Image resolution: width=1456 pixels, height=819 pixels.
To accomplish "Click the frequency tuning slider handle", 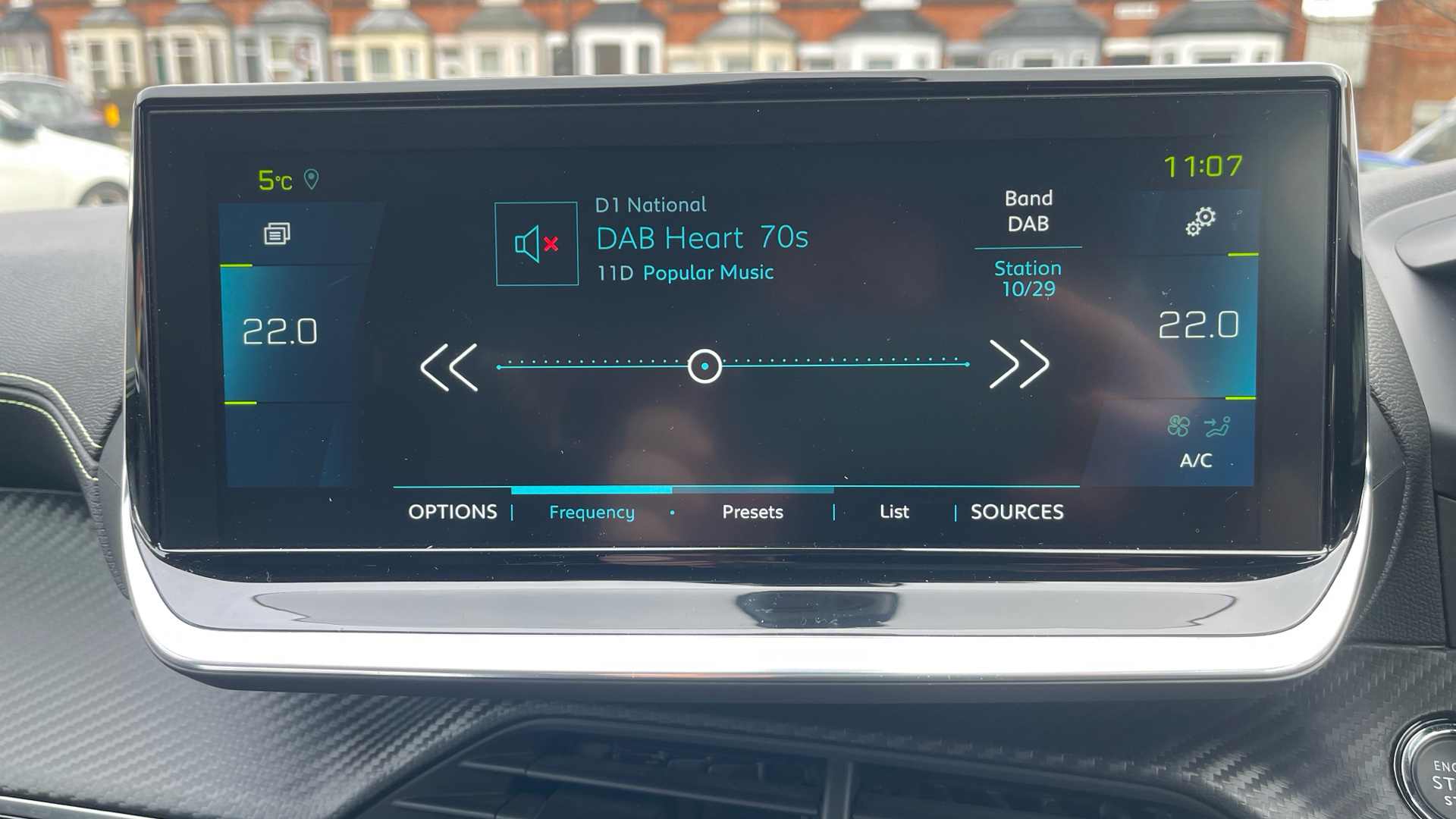I will (704, 366).
